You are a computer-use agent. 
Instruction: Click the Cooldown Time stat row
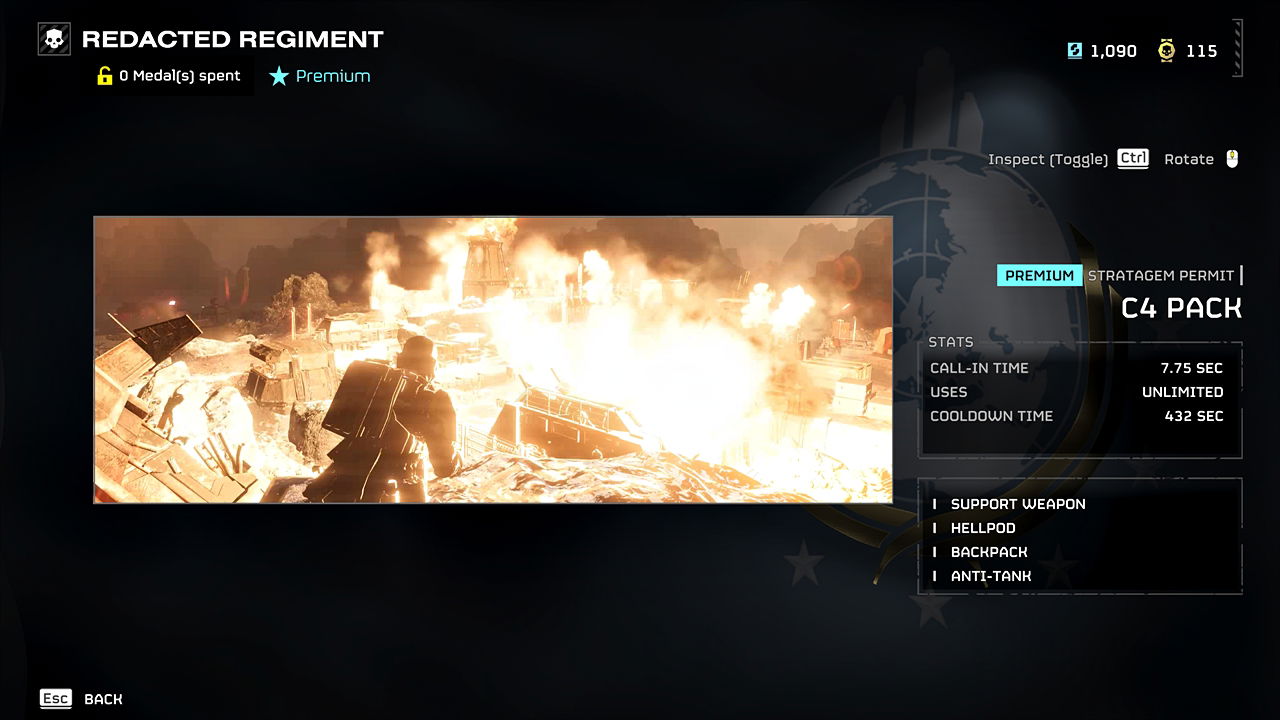[1078, 416]
